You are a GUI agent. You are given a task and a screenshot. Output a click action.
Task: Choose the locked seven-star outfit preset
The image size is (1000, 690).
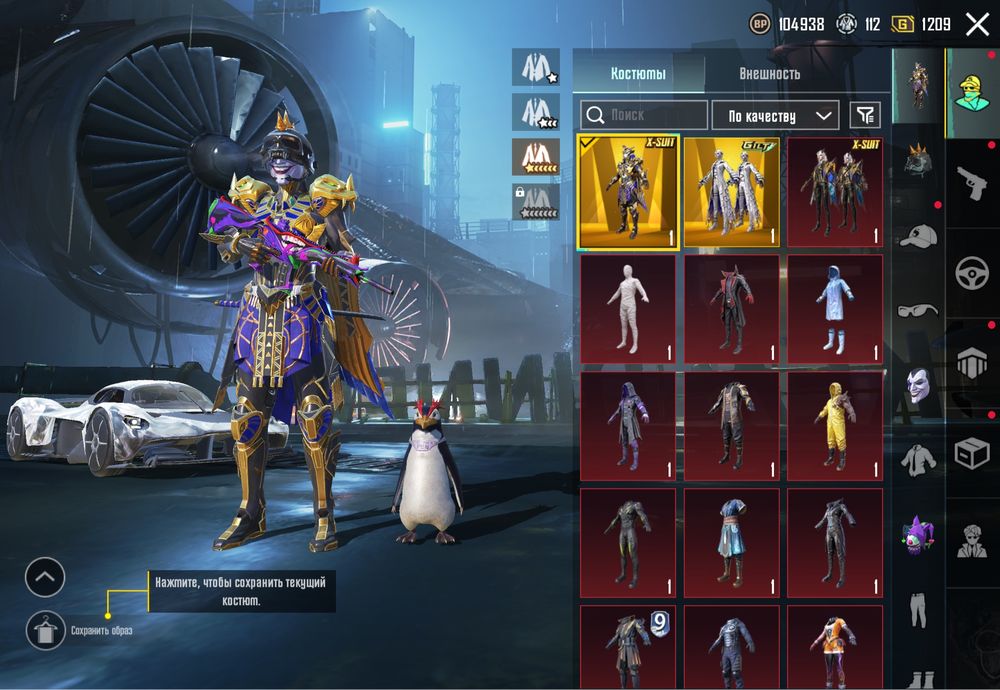536,203
